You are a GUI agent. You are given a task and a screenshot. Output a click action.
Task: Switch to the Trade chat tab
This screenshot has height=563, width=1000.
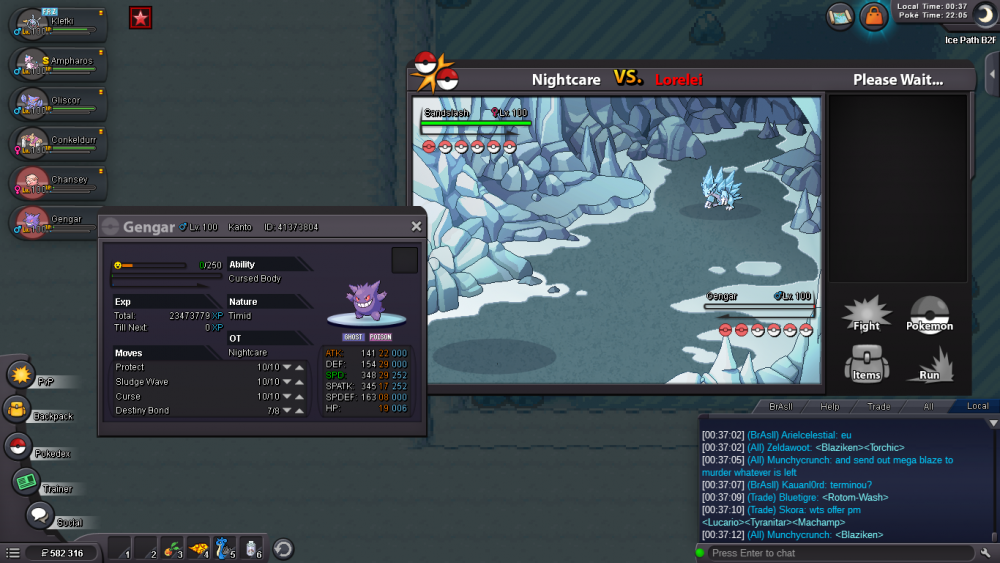(x=879, y=406)
